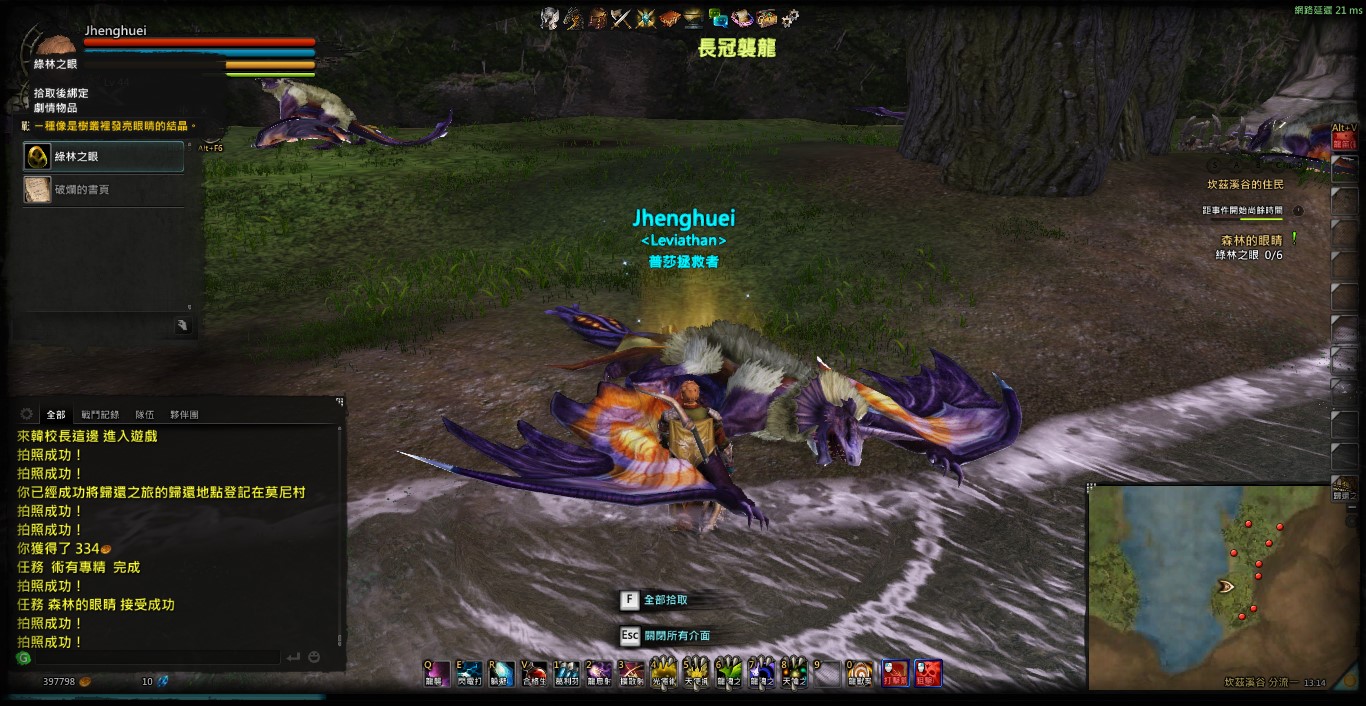The height and width of the screenshot is (706, 1366).
Task: Select the 森林的眼睛 quest tracker entry
Action: tap(1250, 240)
